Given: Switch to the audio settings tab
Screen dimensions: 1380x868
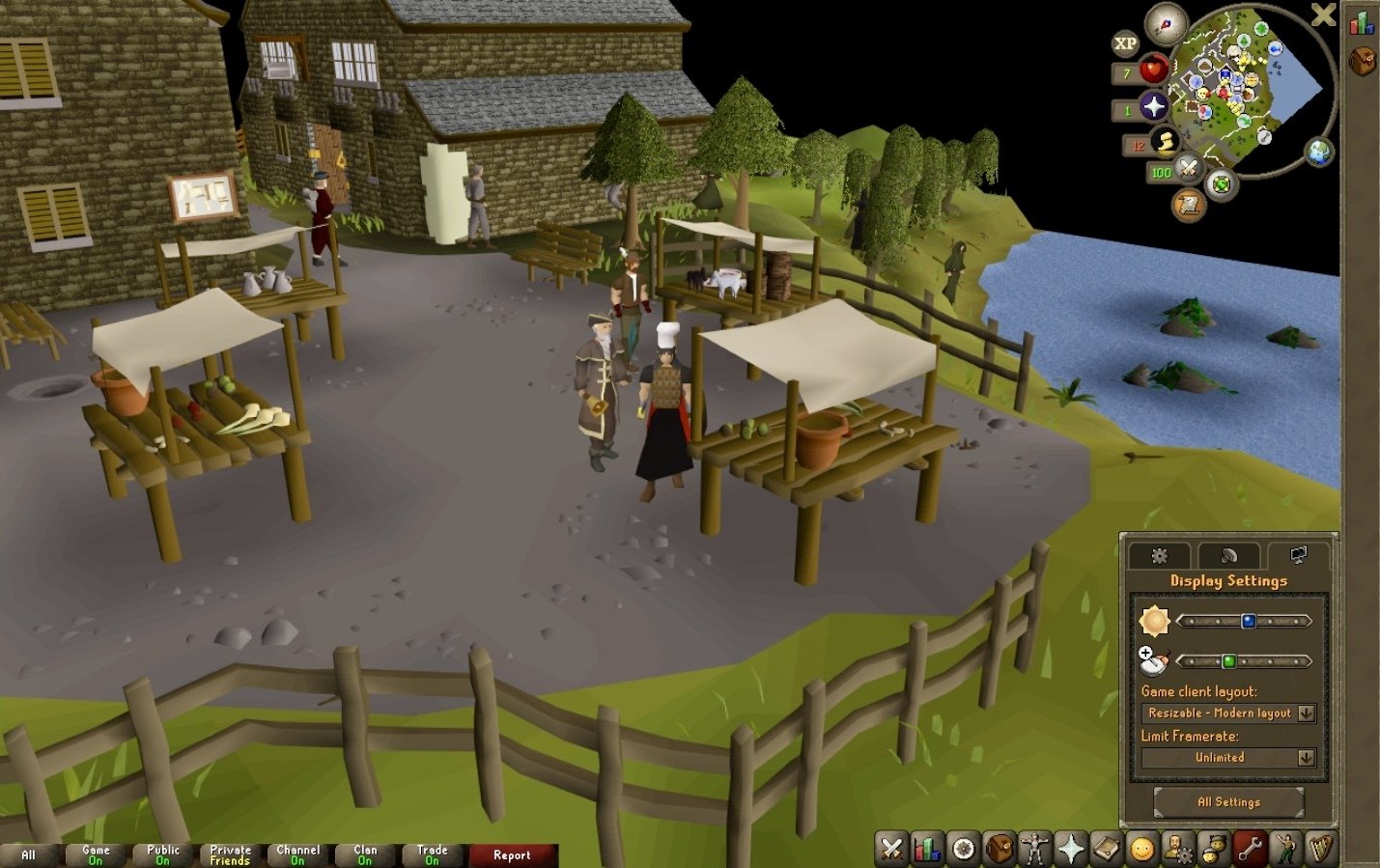Looking at the screenshot, I should click(x=1228, y=555).
